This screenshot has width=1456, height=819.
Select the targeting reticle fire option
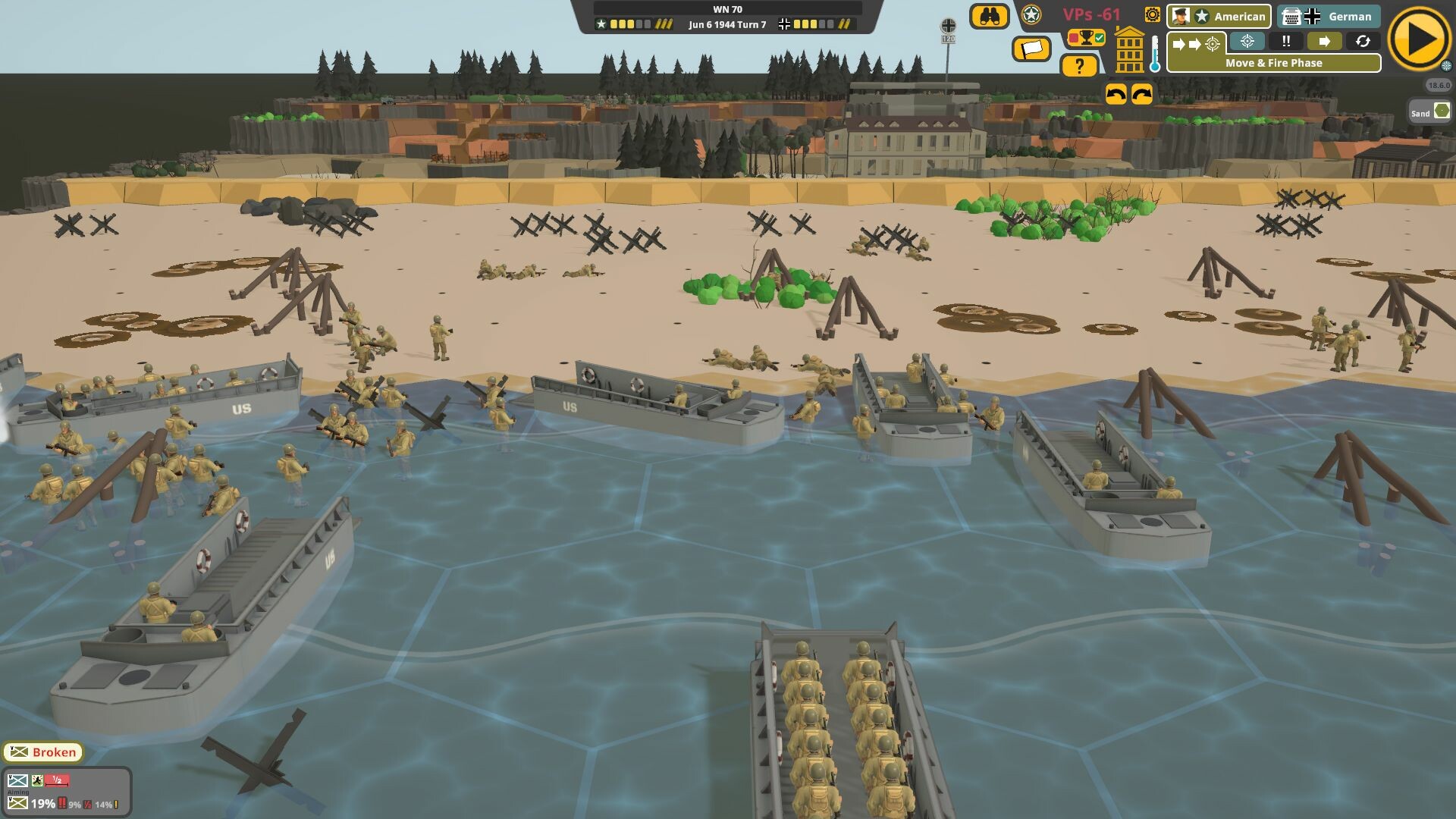(1247, 42)
